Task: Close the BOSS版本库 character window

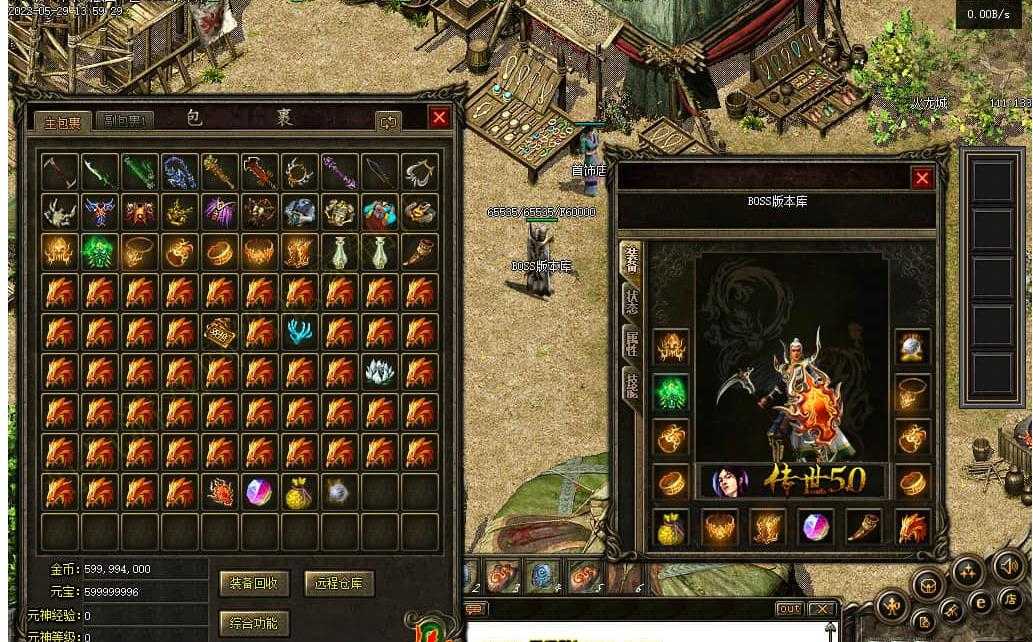Action: click(922, 178)
